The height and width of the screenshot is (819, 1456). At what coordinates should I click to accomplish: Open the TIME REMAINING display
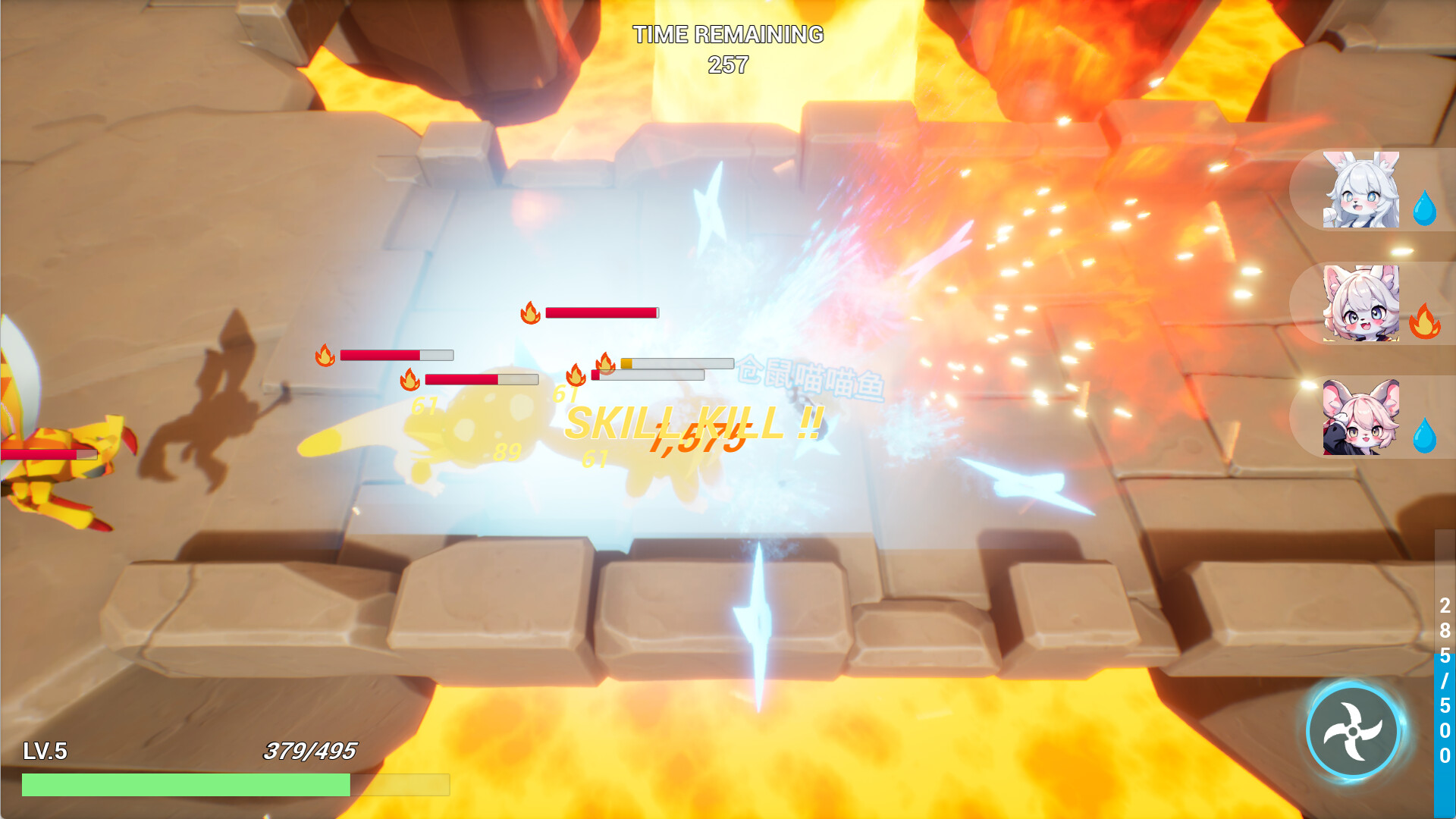click(727, 34)
